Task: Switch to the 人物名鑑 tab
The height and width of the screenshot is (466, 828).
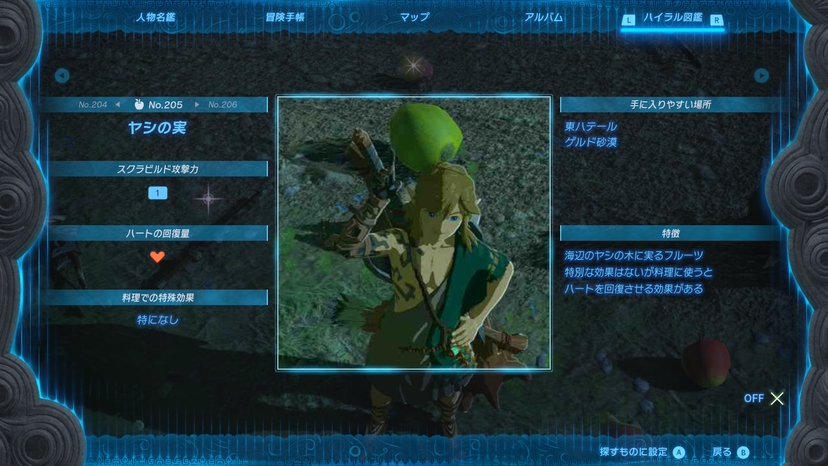Action: coord(158,18)
